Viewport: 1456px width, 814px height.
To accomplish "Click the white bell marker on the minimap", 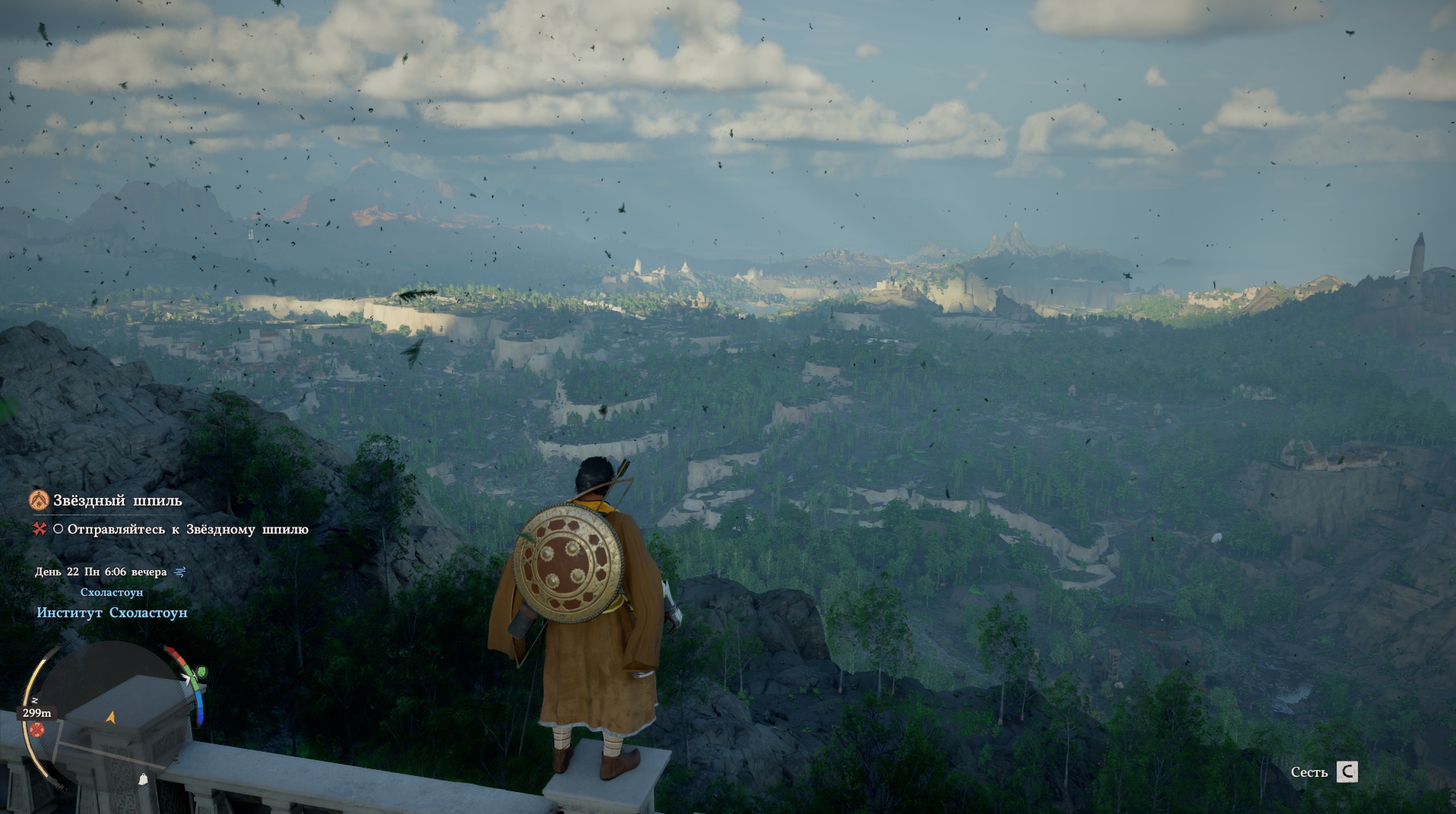I will pos(142,778).
